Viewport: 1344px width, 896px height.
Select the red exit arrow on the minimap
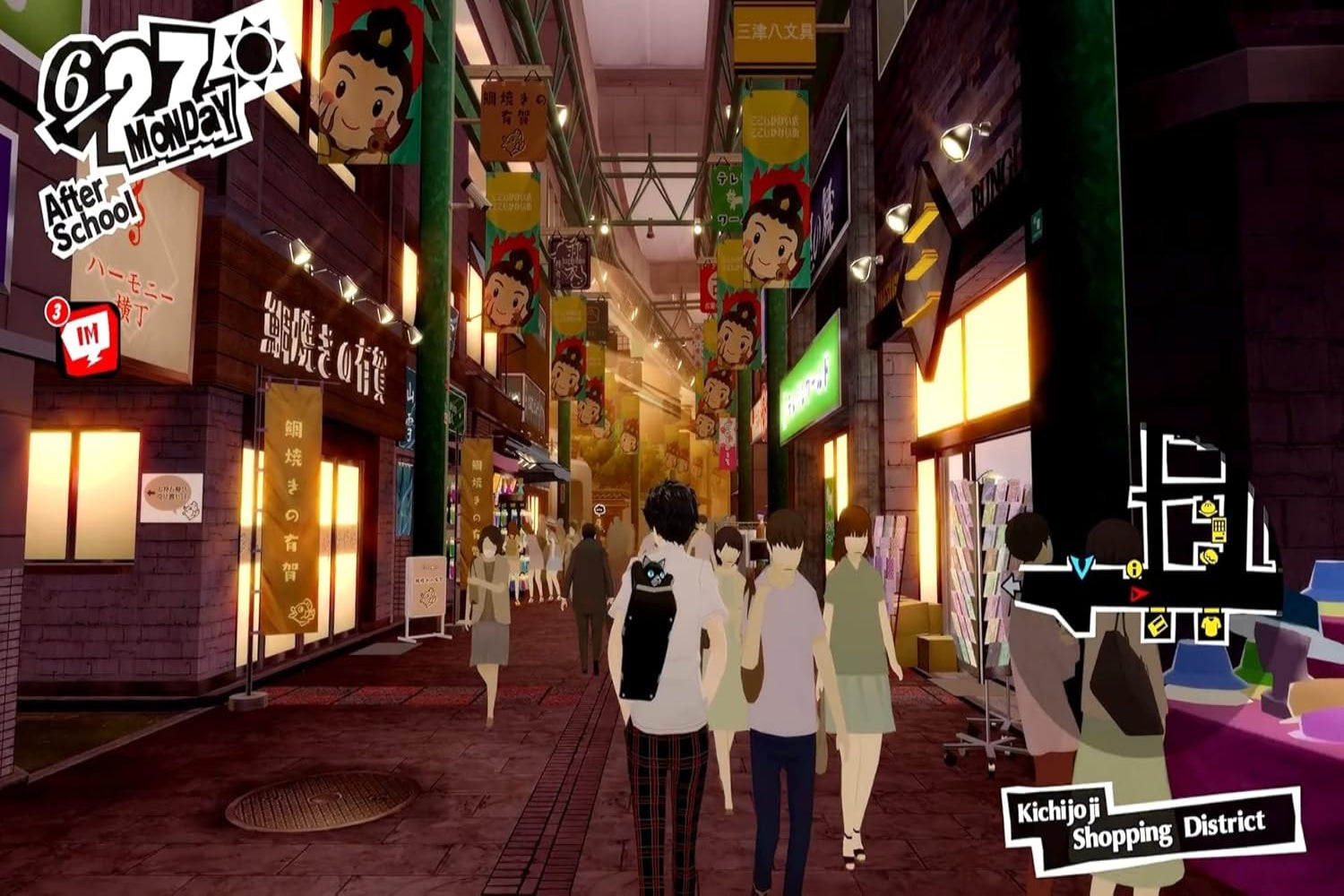pos(1138,592)
